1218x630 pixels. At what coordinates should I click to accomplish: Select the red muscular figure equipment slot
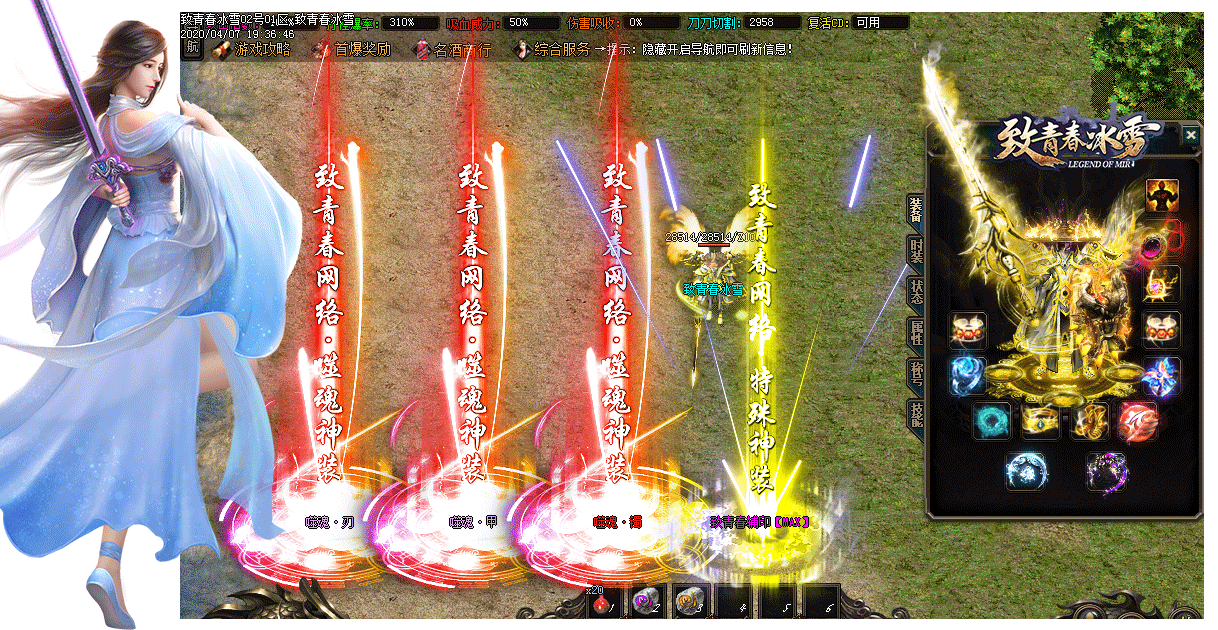(x=1162, y=196)
